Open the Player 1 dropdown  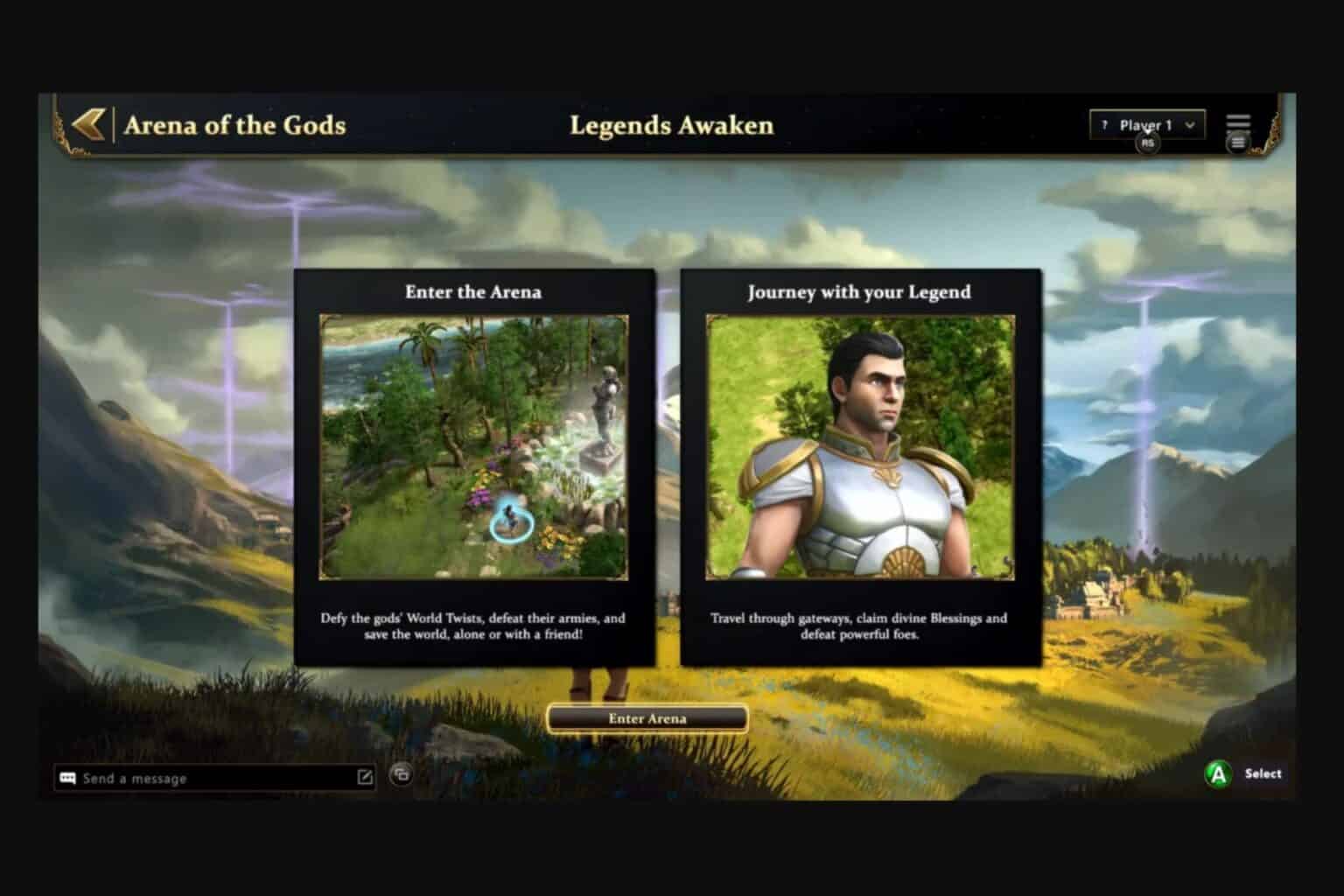pyautogui.click(x=1146, y=124)
